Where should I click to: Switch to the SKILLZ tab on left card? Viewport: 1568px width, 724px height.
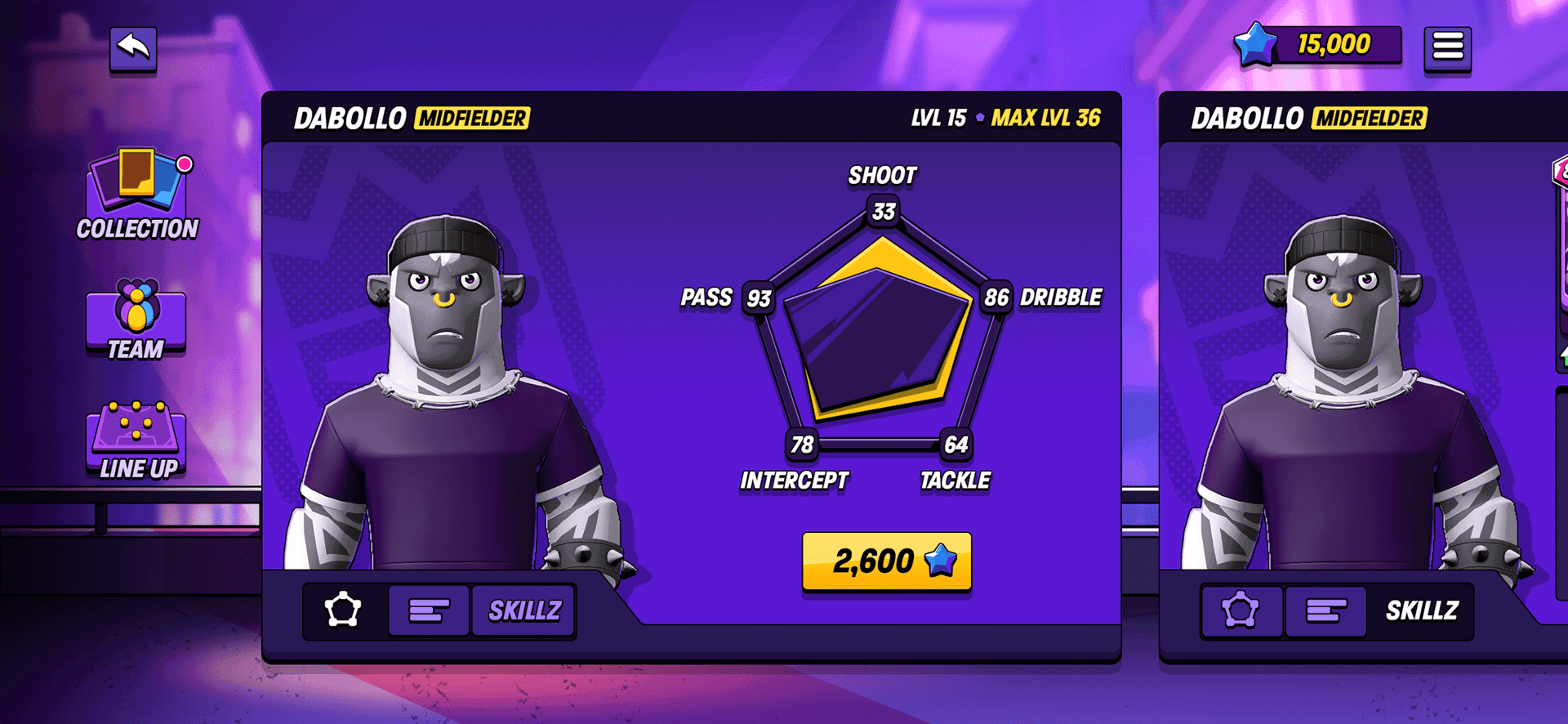point(523,608)
